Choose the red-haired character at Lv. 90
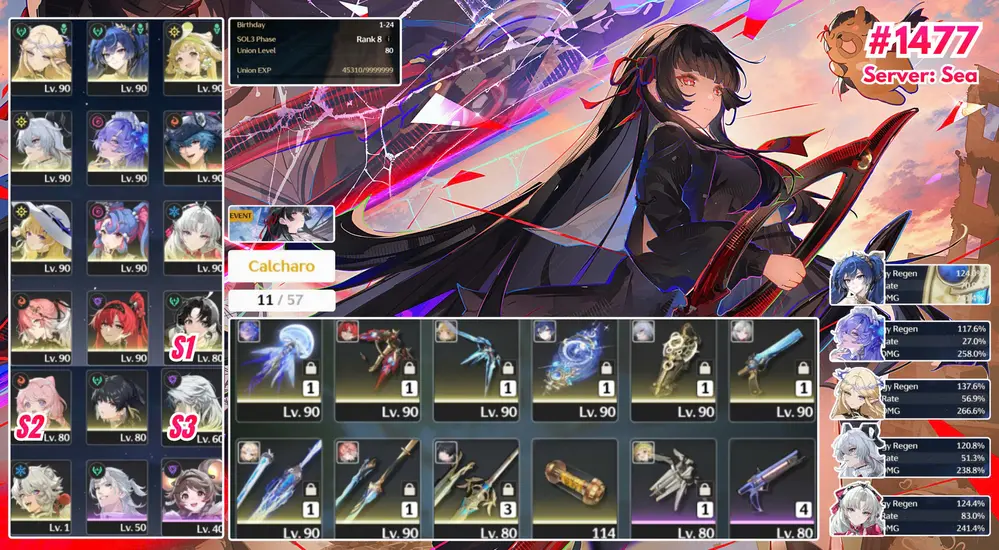 (x=118, y=325)
